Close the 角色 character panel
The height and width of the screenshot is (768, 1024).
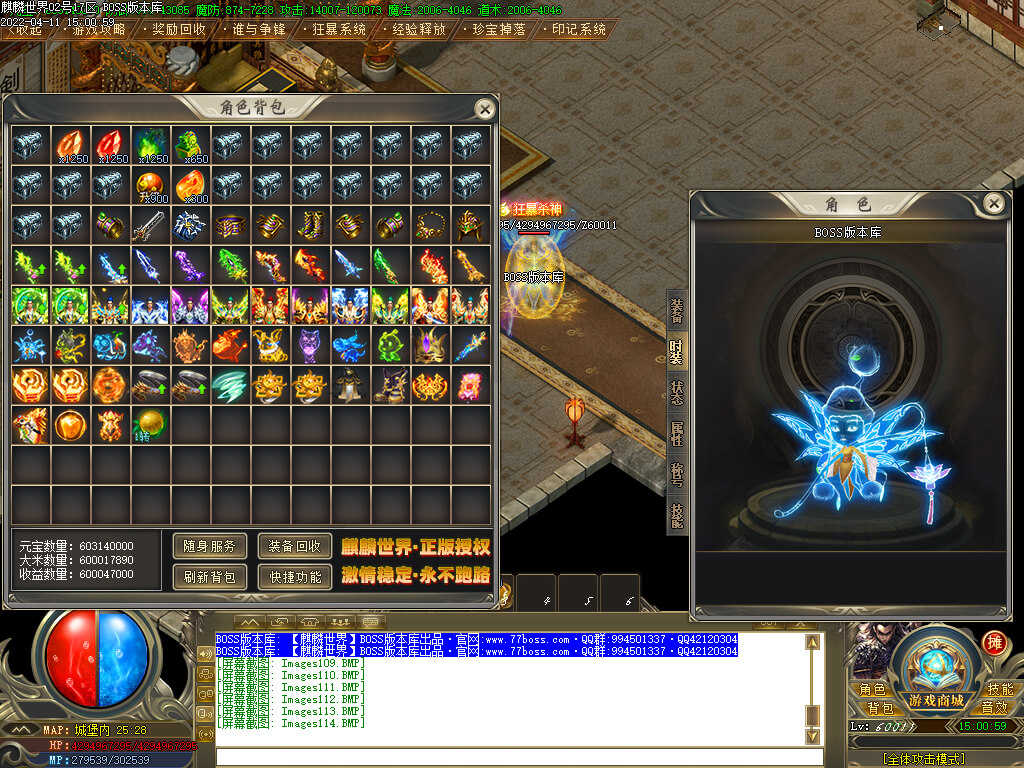(x=993, y=204)
